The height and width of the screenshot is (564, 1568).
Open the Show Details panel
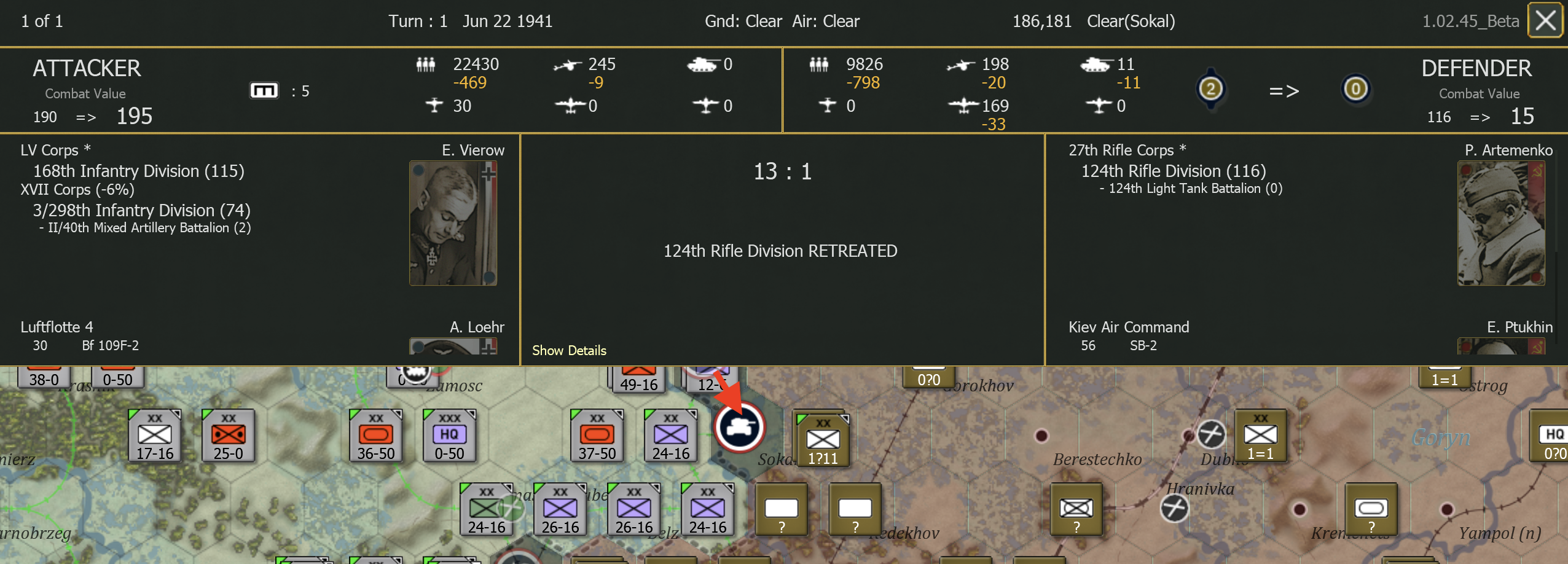pos(568,350)
